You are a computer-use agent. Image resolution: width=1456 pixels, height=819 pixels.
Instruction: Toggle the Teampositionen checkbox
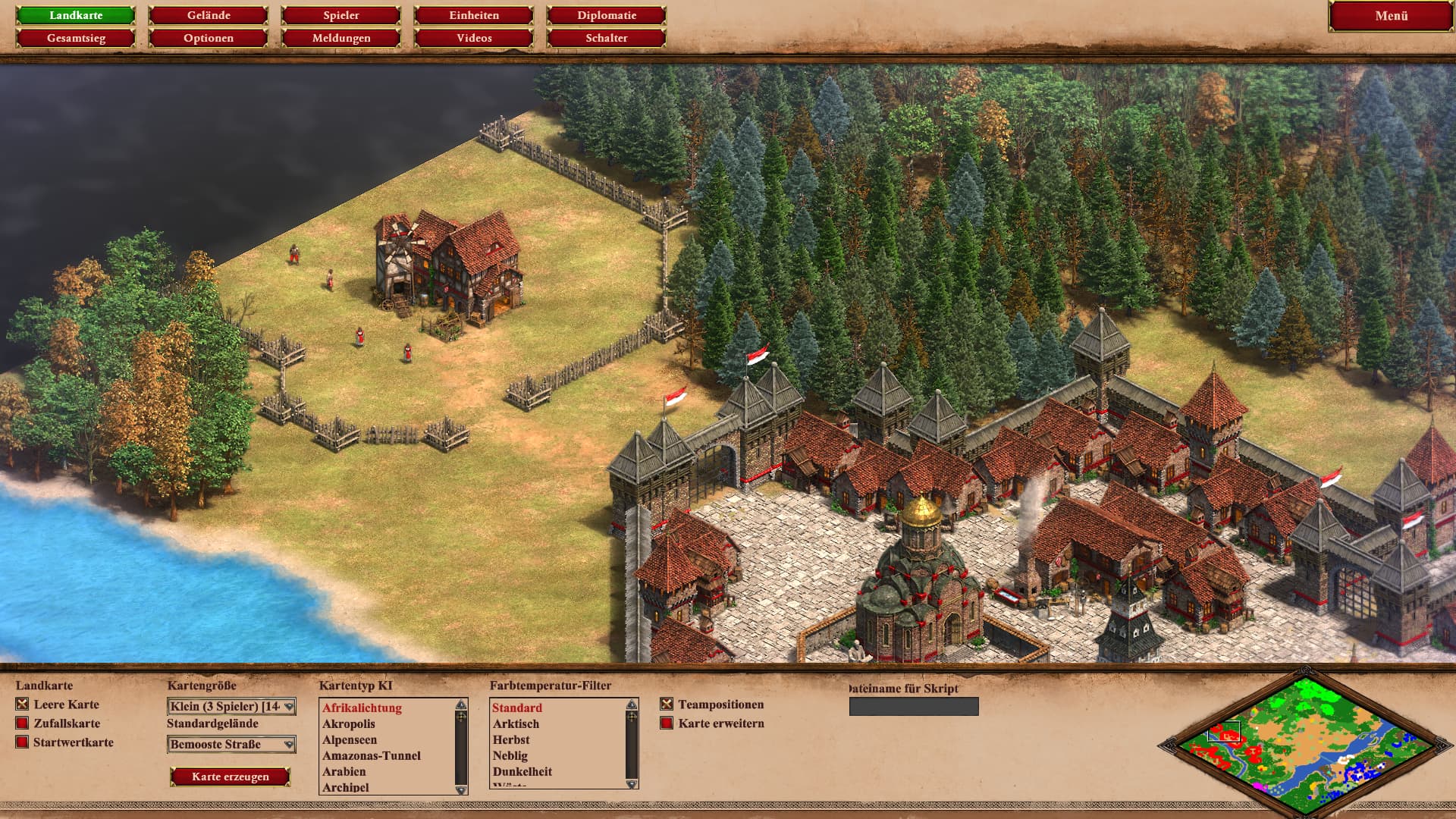pyautogui.click(x=667, y=704)
